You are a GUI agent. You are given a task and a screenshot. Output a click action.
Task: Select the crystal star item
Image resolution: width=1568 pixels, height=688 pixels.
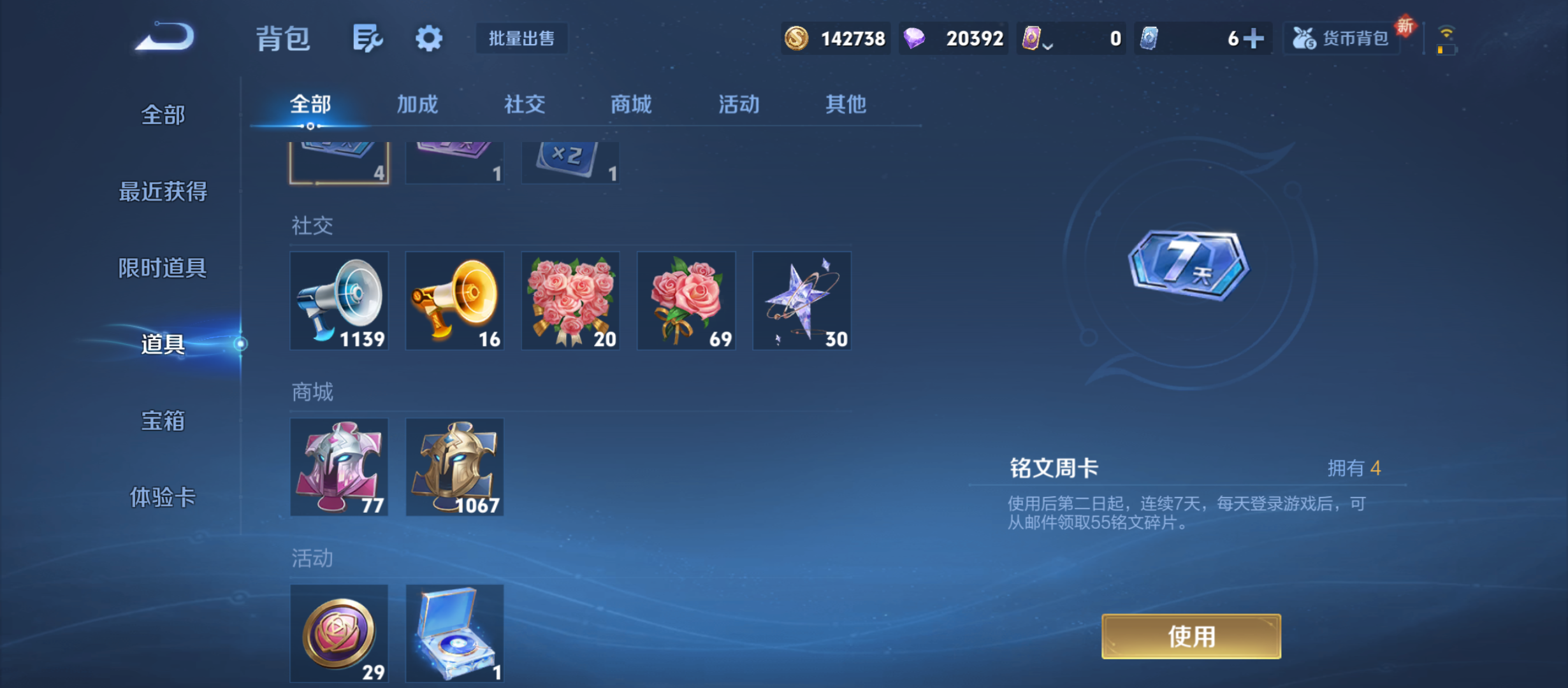[801, 301]
